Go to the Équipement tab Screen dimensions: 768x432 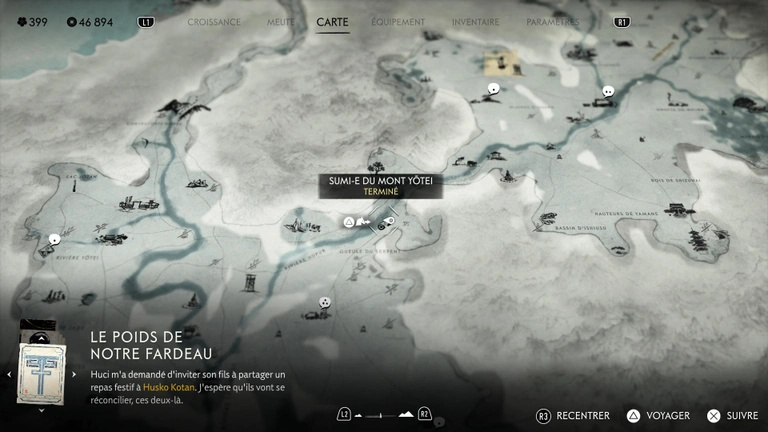coord(396,21)
